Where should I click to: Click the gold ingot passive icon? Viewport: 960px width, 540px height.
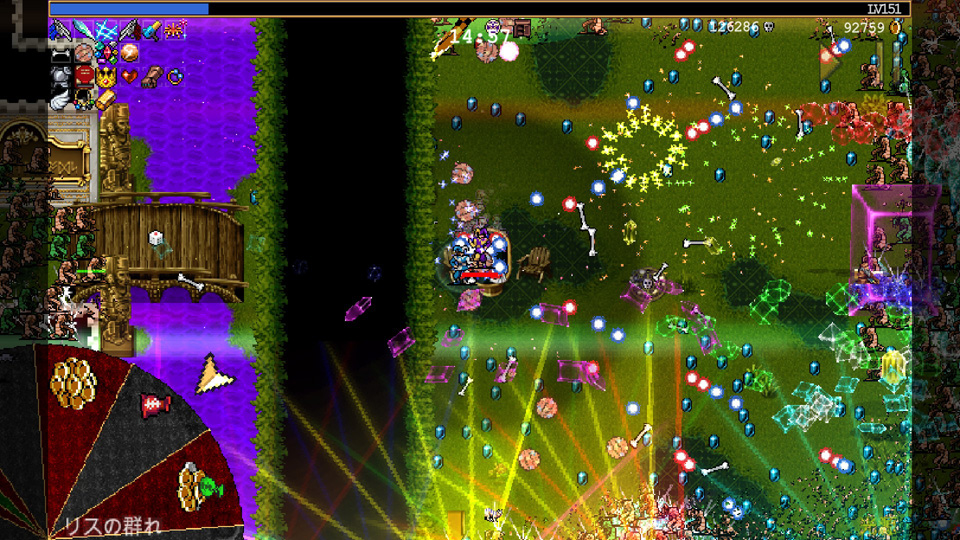click(x=106, y=98)
